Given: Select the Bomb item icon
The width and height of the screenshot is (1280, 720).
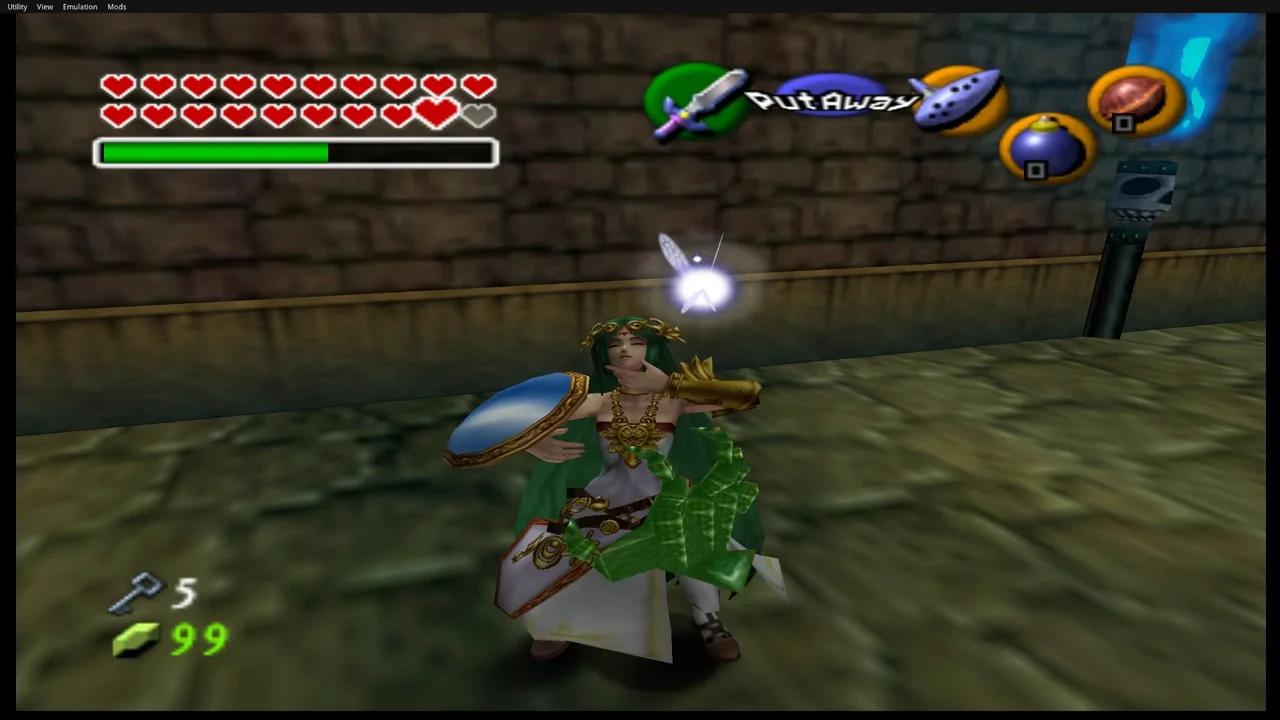Looking at the screenshot, I should [1043, 145].
